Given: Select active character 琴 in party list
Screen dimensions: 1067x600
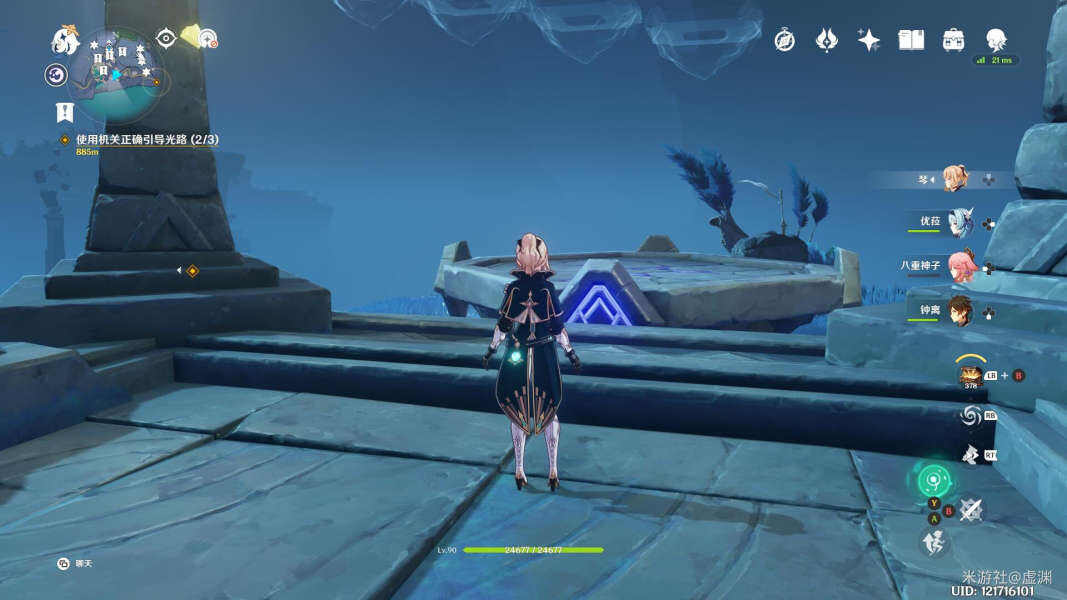Looking at the screenshot, I should [954, 179].
